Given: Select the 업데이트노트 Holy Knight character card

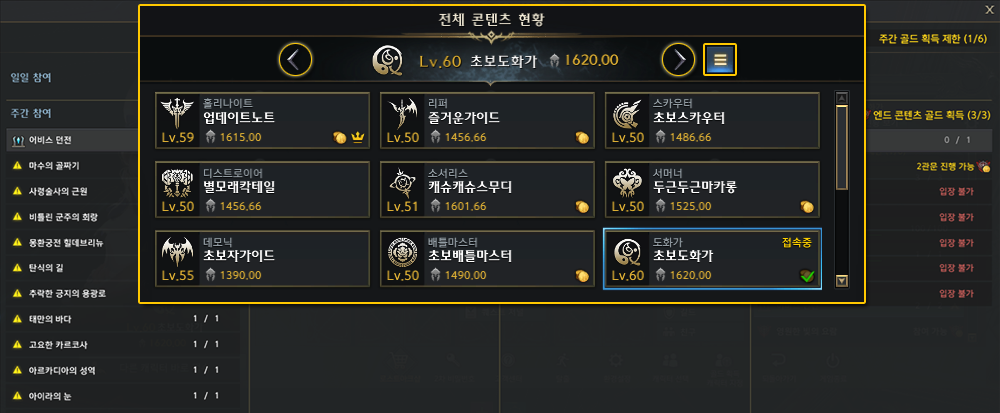Looking at the screenshot, I should pos(263,120).
